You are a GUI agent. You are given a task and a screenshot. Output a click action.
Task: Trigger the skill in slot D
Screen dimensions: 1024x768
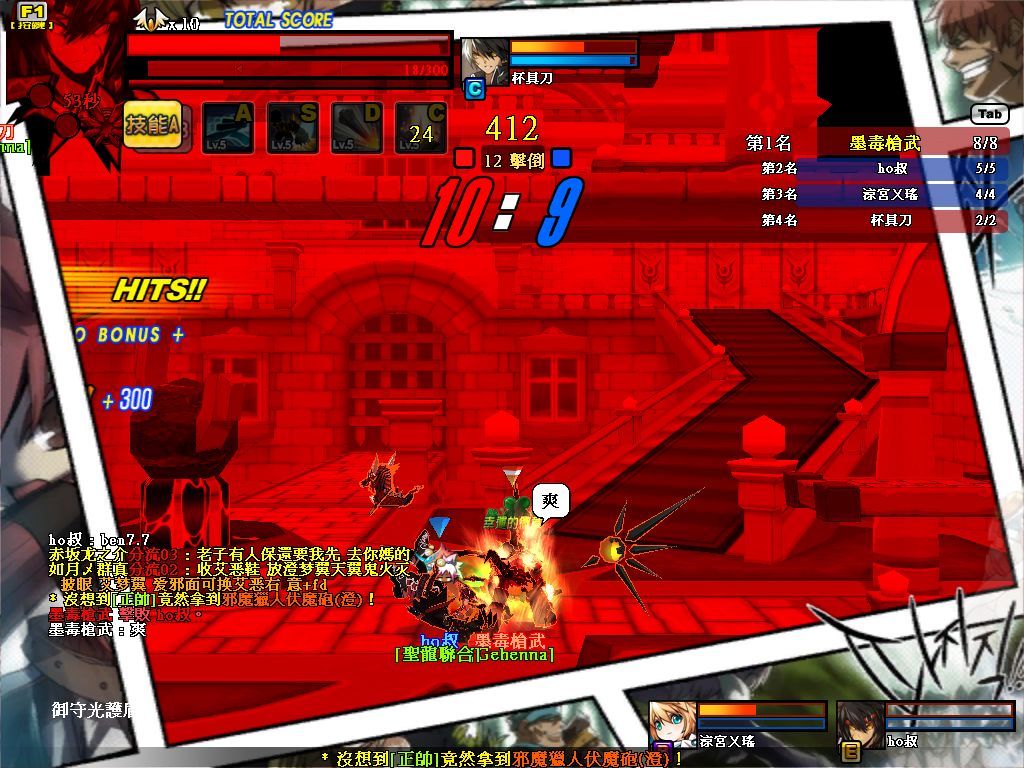357,128
